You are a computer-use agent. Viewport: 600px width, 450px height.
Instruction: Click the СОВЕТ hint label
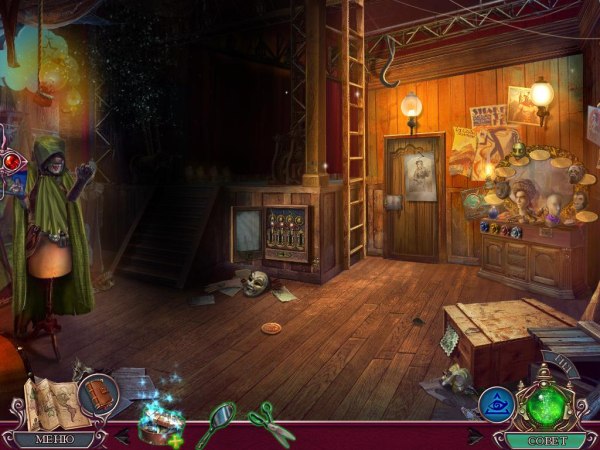545,439
